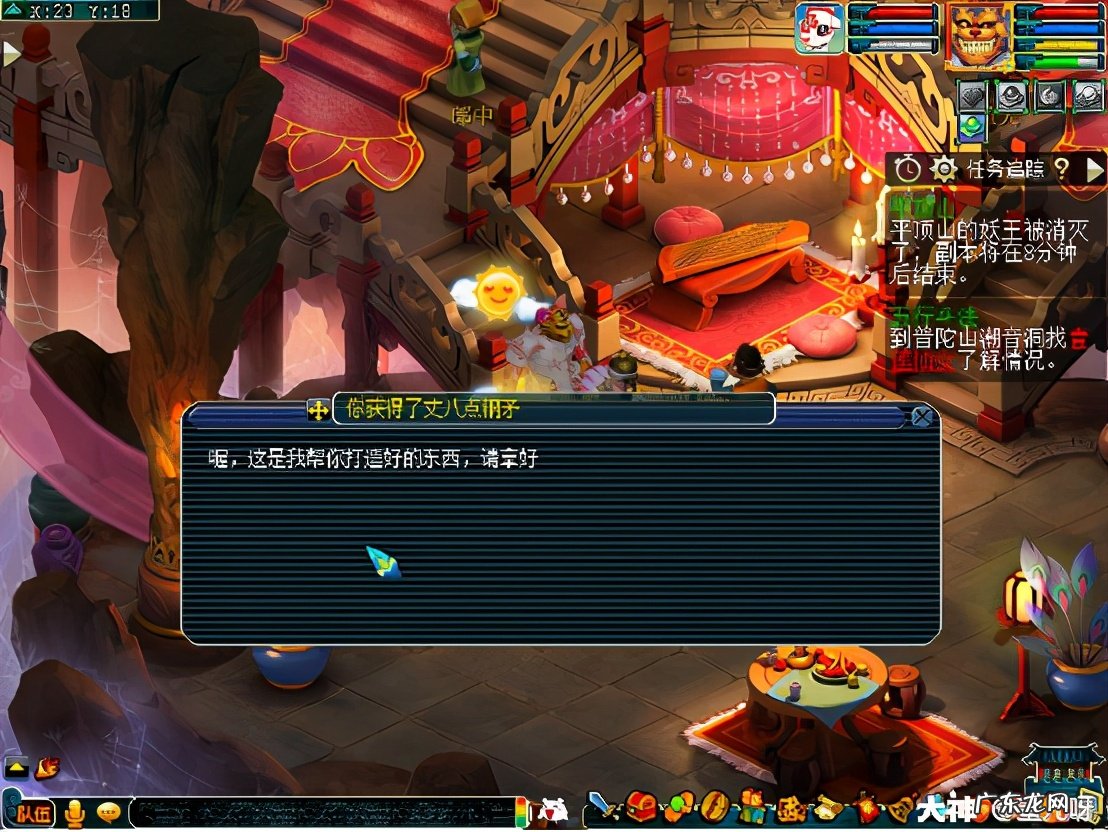The width and height of the screenshot is (1108, 832).
Task: Open the treasure chest inventory icon
Action: 640,806
